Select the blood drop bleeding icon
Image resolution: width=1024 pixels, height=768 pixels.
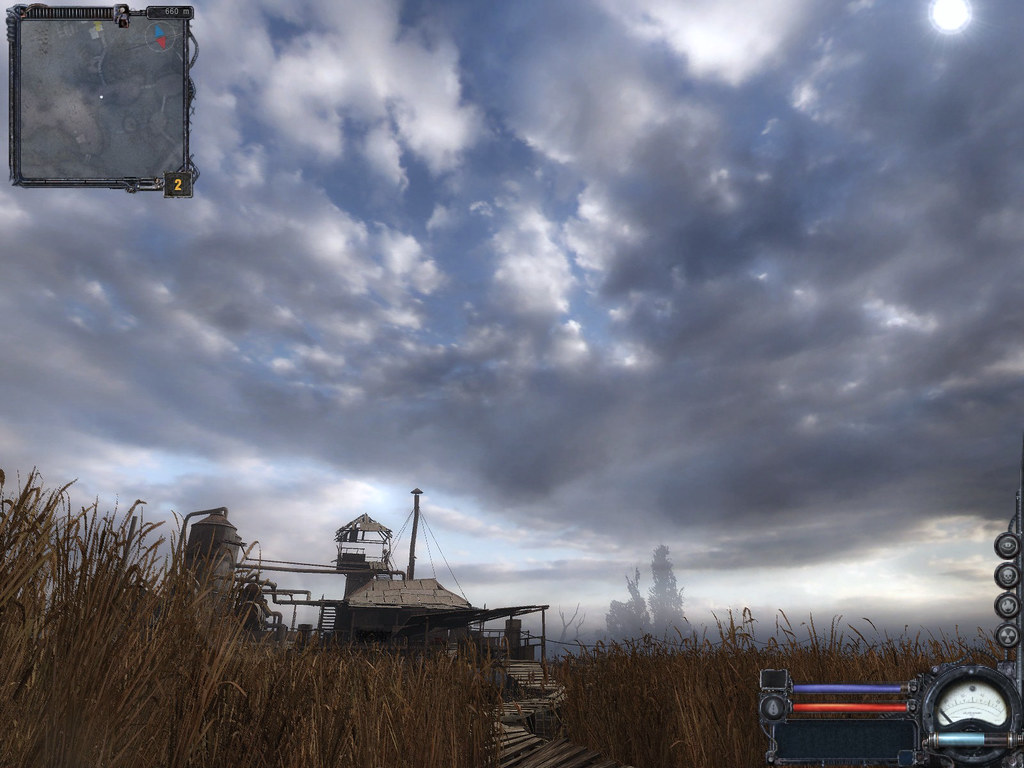point(774,707)
